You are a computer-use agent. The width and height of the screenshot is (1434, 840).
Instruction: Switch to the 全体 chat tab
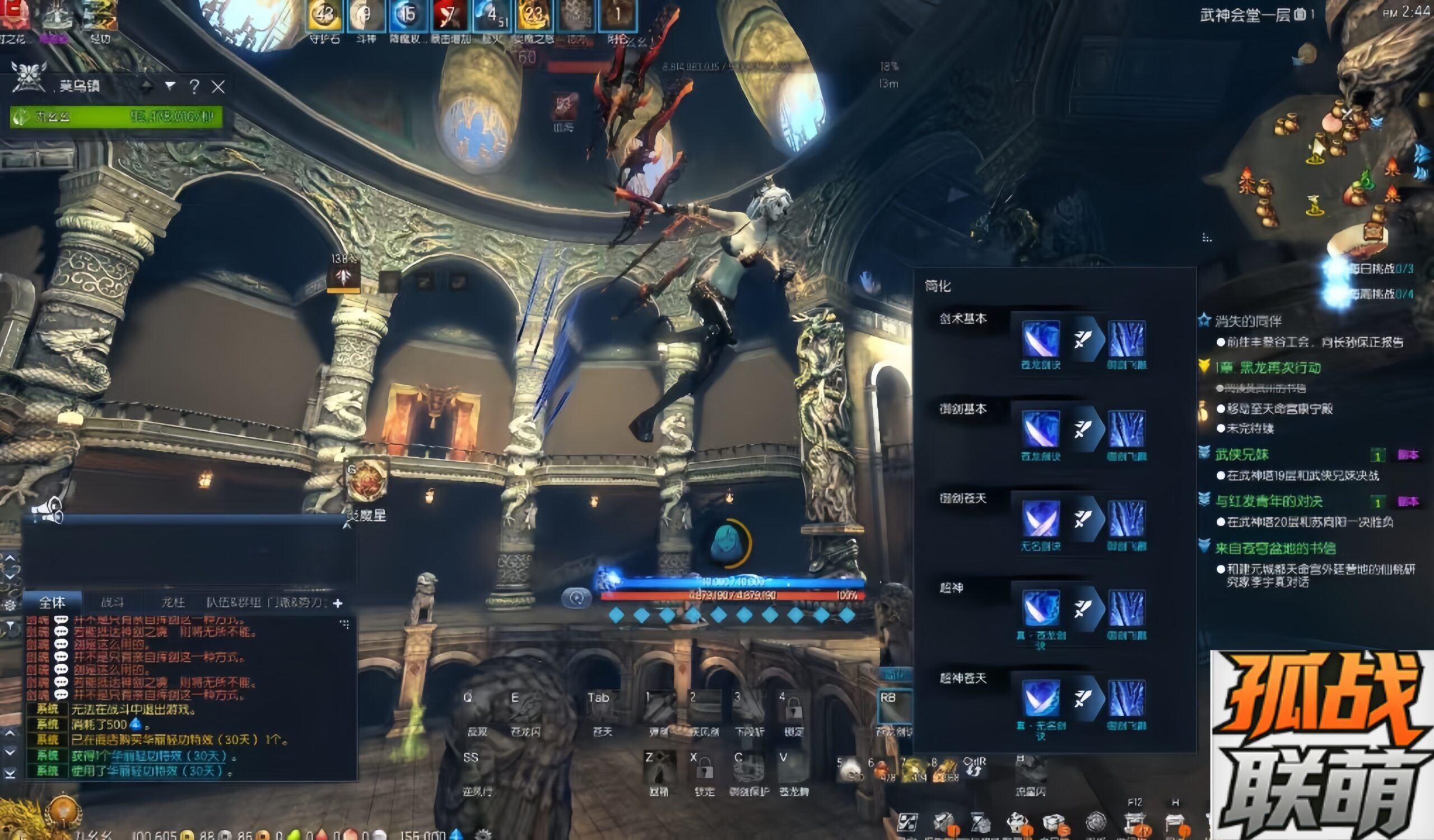[x=52, y=602]
